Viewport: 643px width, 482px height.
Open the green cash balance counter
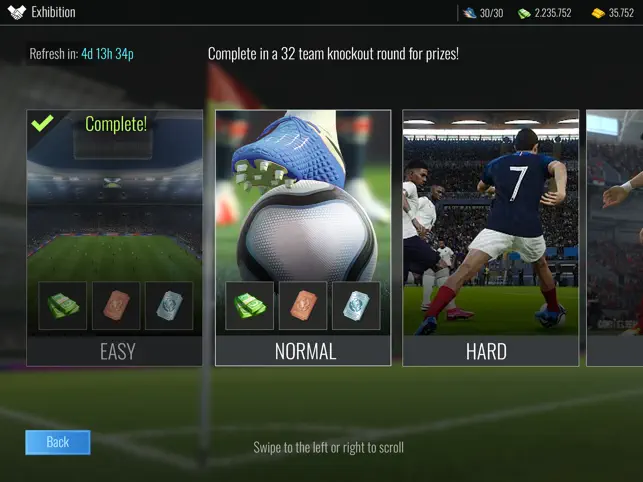coord(544,13)
